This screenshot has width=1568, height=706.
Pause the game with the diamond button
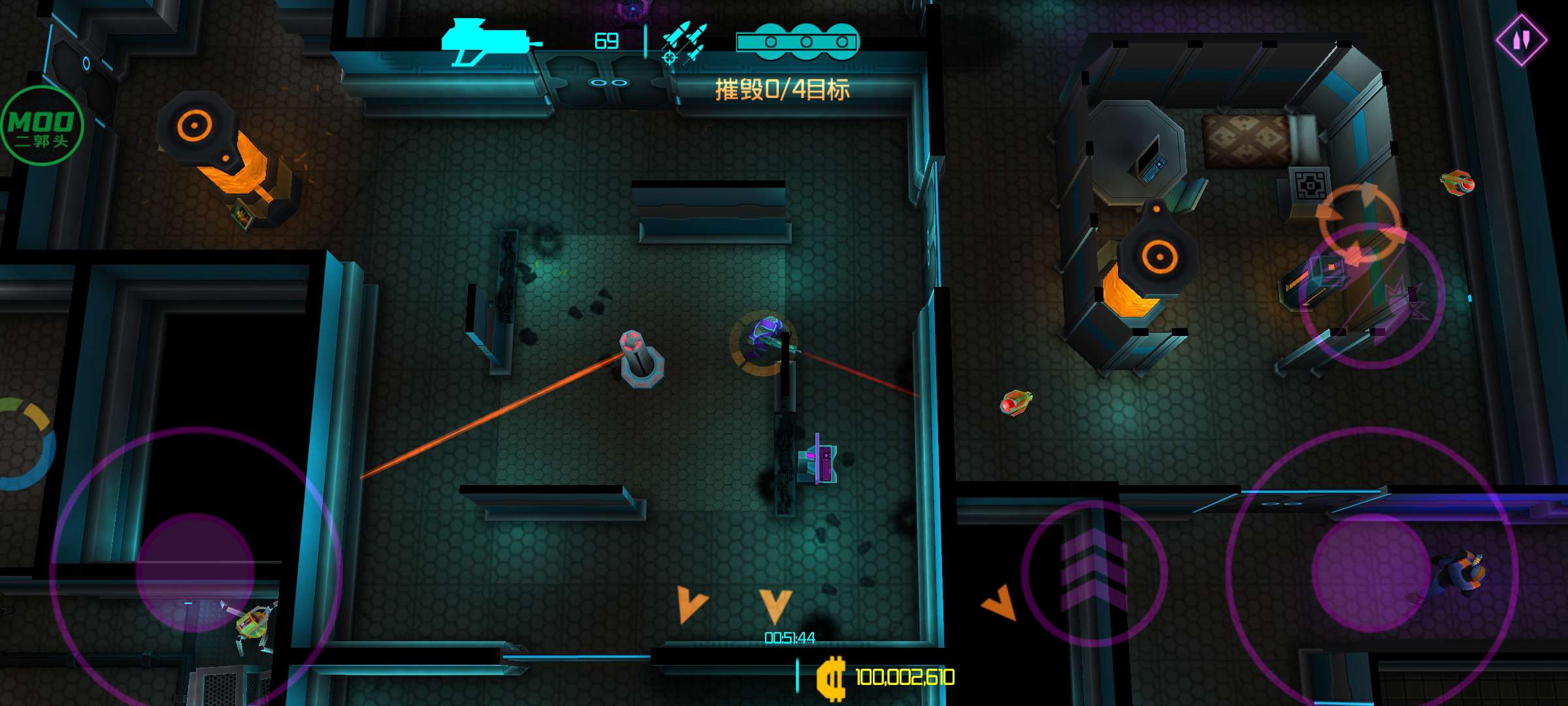click(1521, 40)
